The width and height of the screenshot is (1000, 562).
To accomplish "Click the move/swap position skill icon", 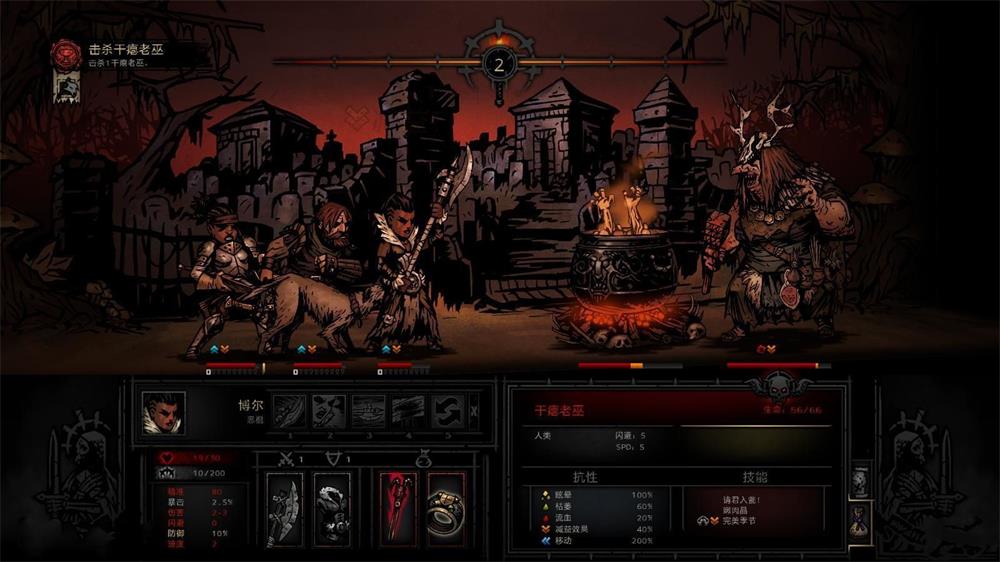I will tap(446, 410).
